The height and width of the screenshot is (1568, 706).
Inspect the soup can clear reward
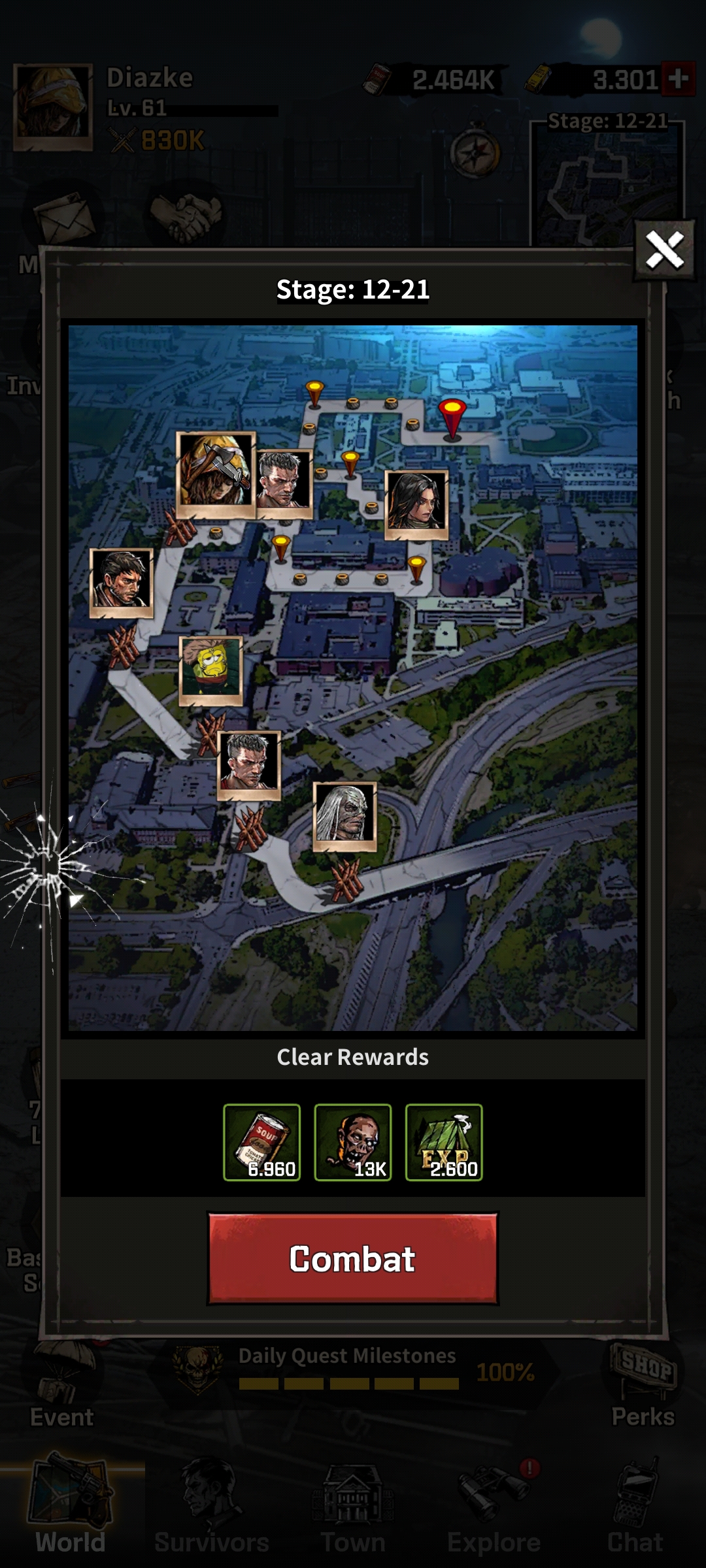(262, 1142)
